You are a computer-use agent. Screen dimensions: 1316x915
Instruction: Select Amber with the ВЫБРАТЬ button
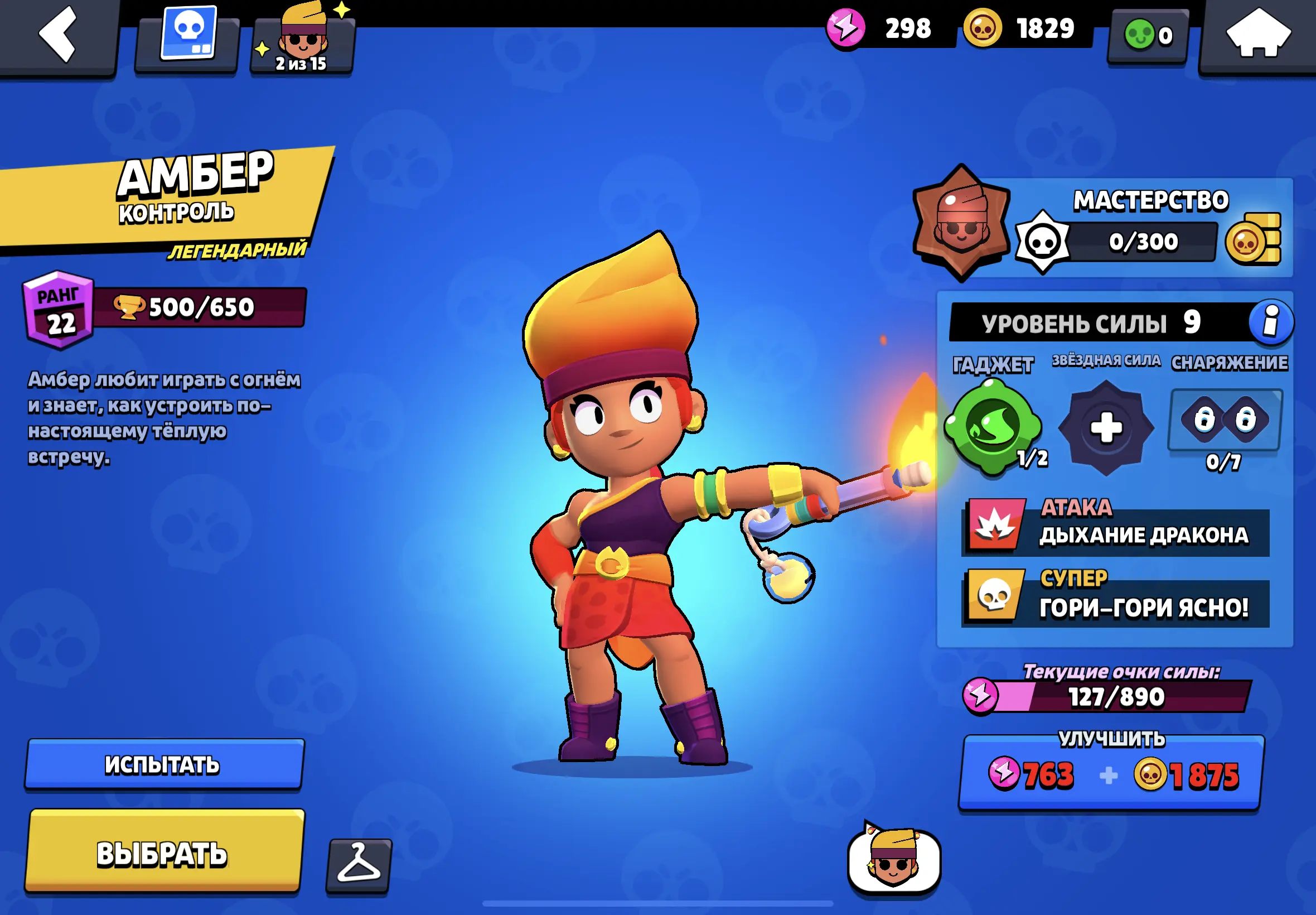[x=164, y=852]
